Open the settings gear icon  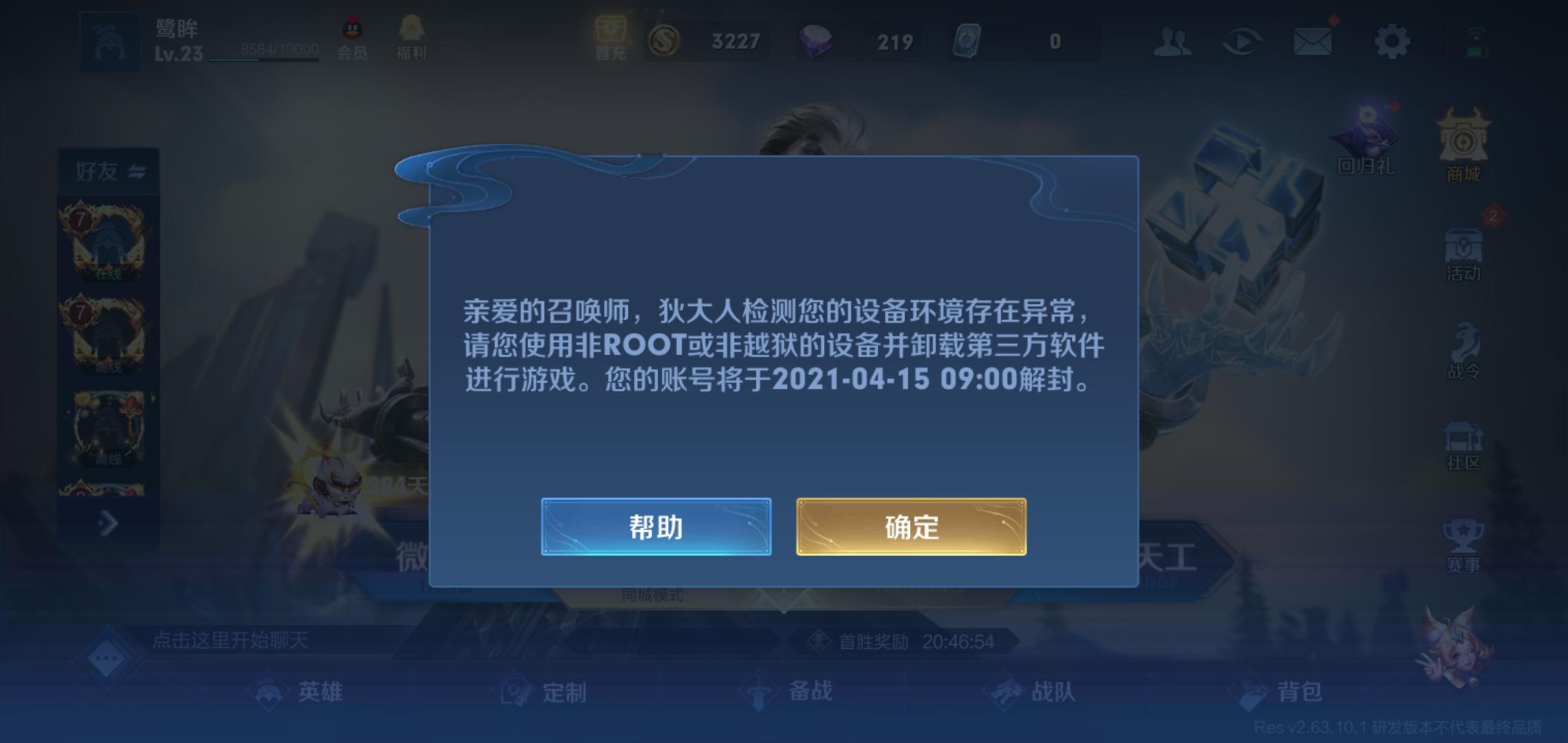pyautogui.click(x=1392, y=41)
